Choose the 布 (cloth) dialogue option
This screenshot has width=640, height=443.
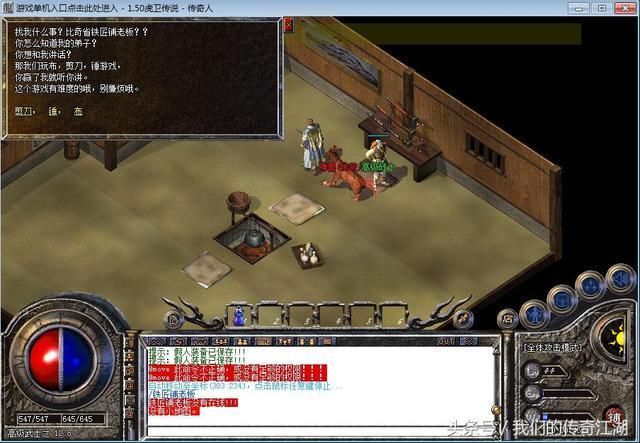76,112
